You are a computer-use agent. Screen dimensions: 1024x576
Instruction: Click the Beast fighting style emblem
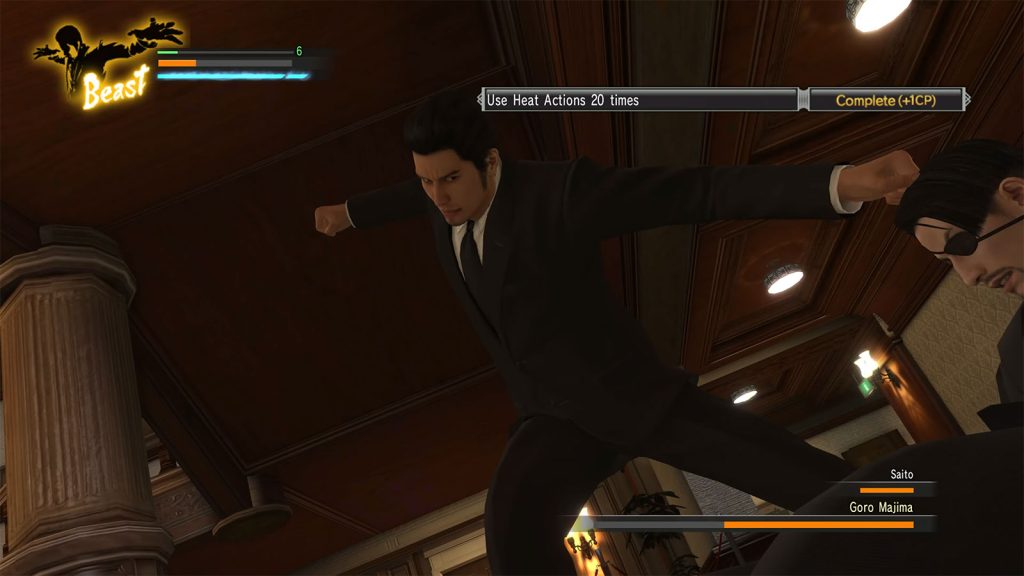tap(105, 63)
